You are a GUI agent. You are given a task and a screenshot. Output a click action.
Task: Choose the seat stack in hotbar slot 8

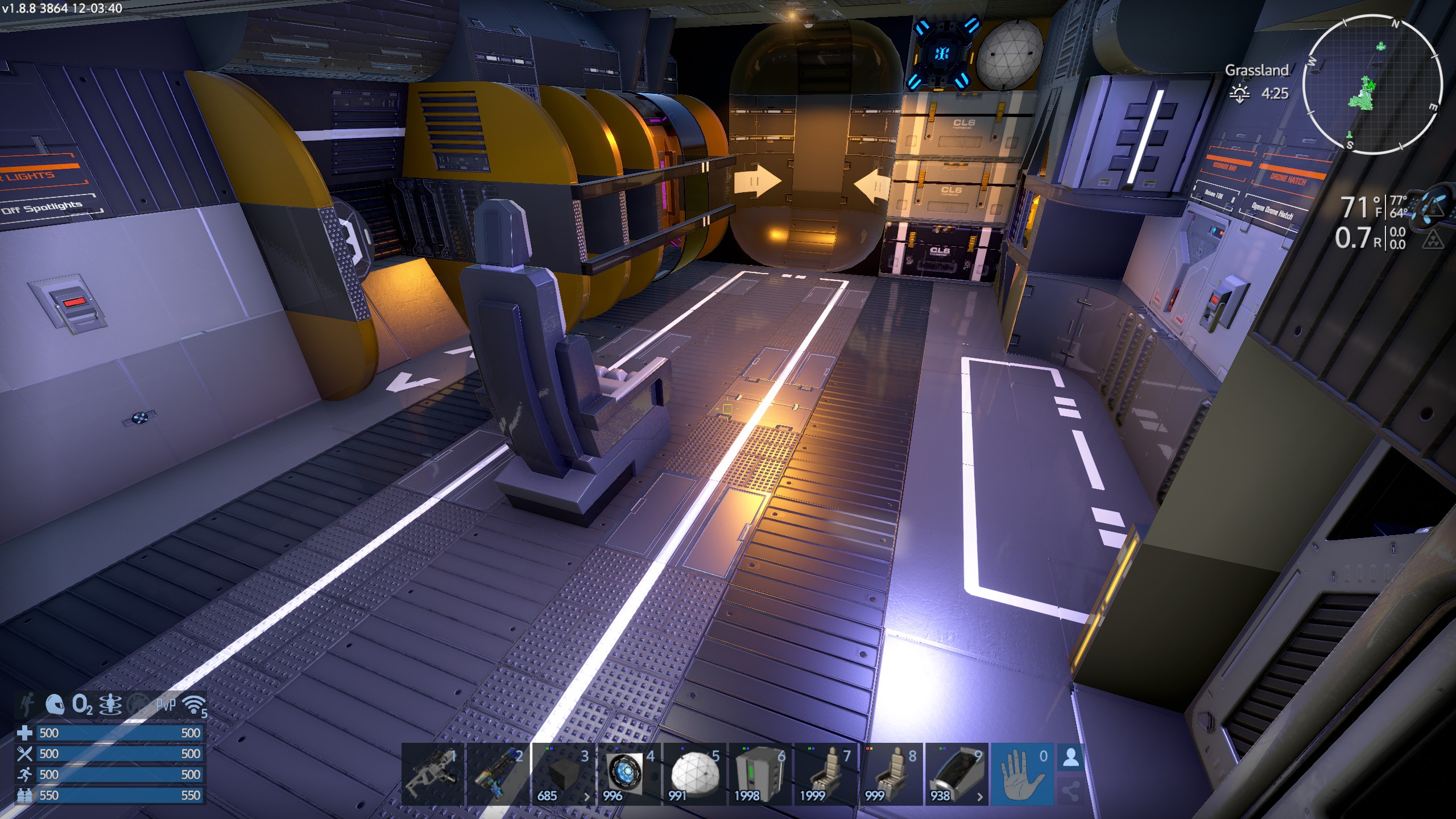tap(891, 773)
